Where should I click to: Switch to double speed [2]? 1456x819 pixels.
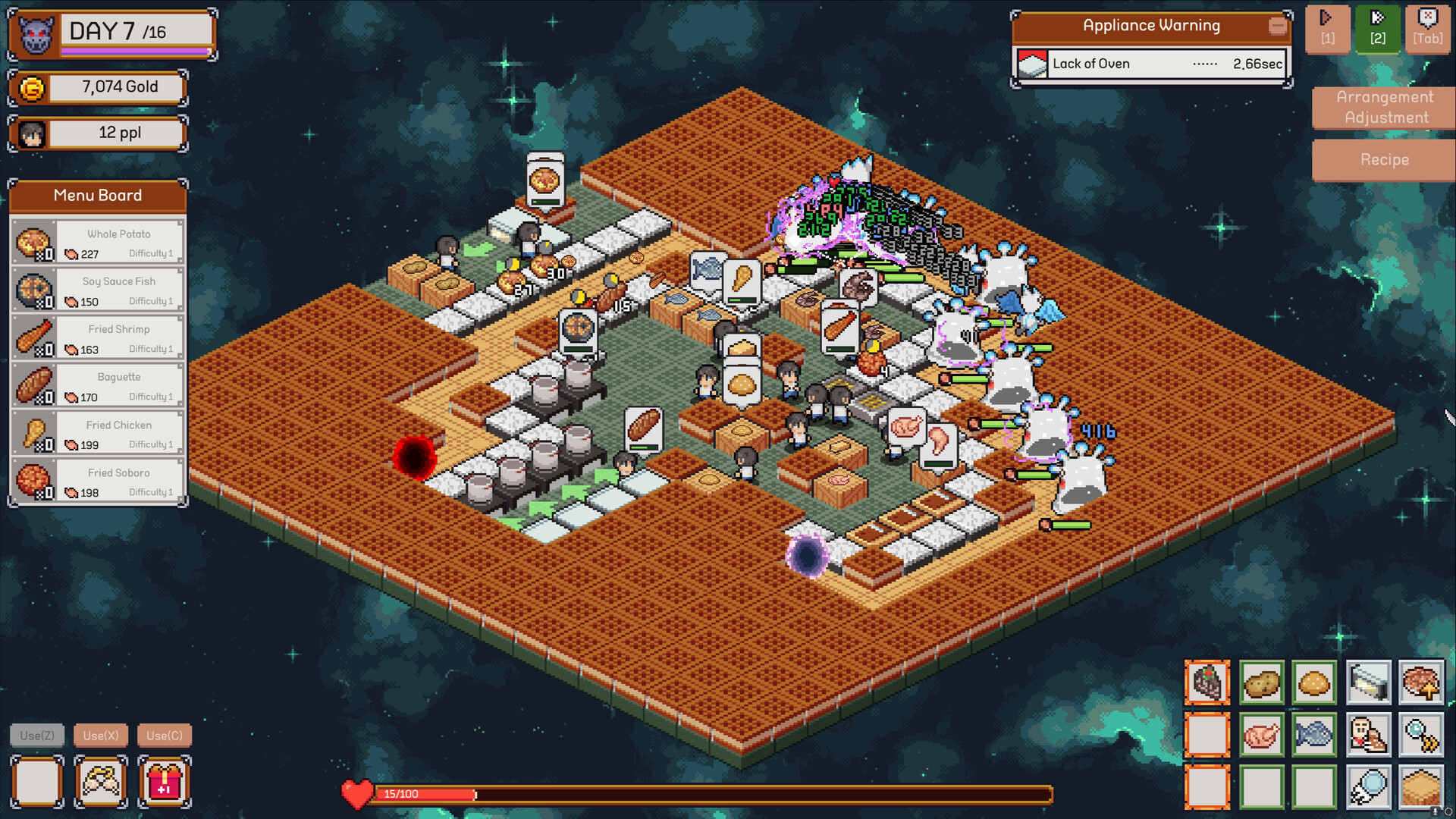click(x=1378, y=29)
